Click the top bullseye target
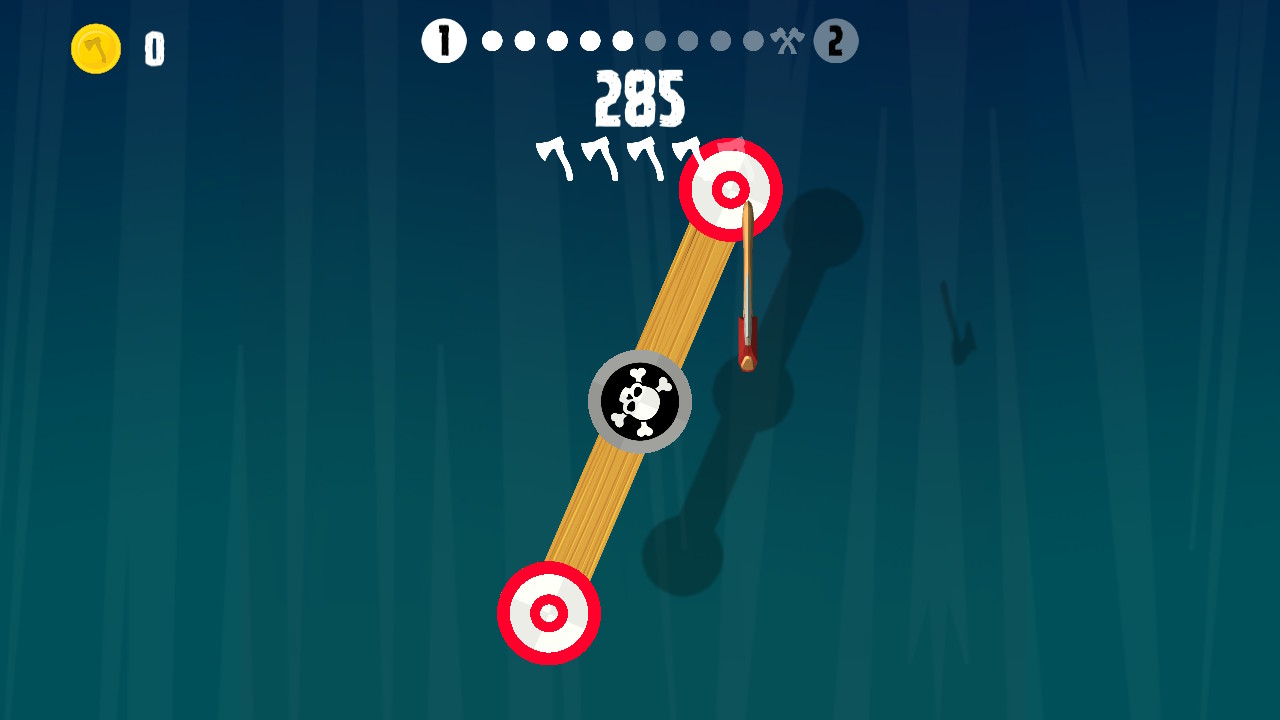This screenshot has height=720, width=1280. coord(731,190)
